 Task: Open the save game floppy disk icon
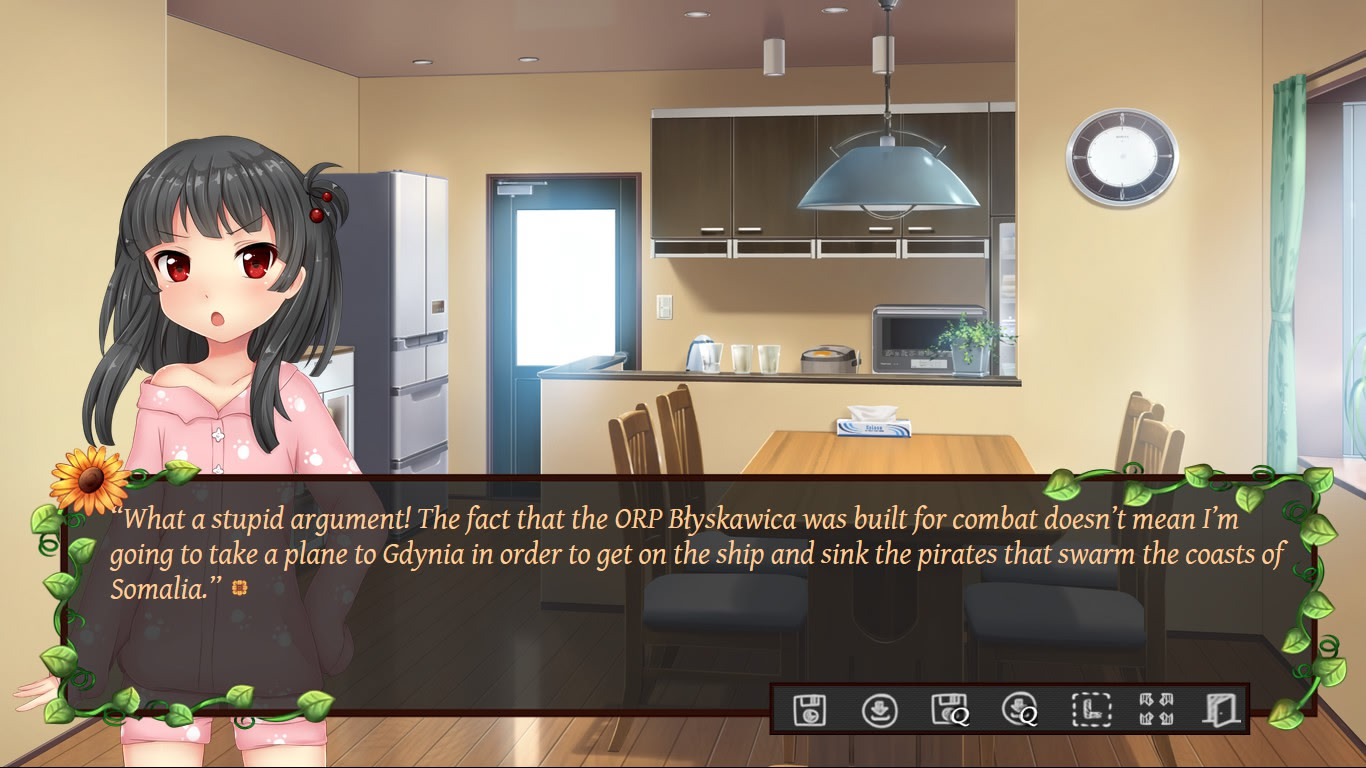[x=809, y=710]
